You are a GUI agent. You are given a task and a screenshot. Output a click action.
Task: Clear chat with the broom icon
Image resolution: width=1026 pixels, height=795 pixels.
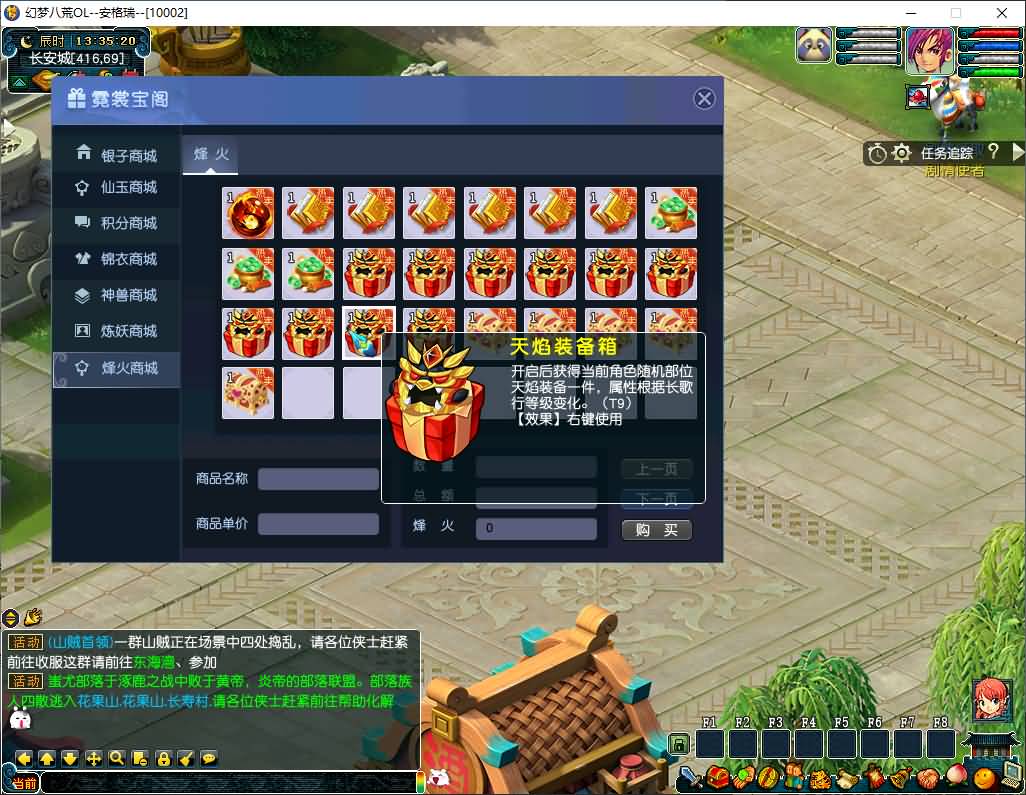[x=186, y=758]
